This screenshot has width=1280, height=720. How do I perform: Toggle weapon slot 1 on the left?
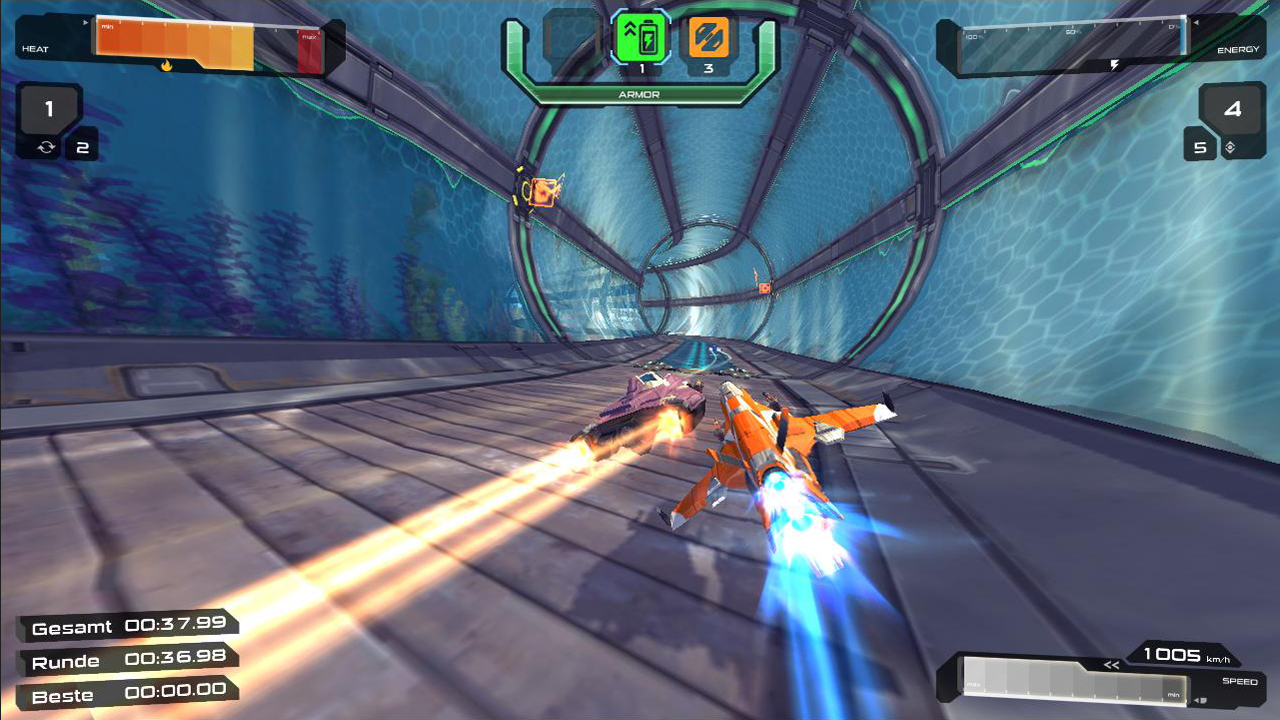pyautogui.click(x=48, y=109)
